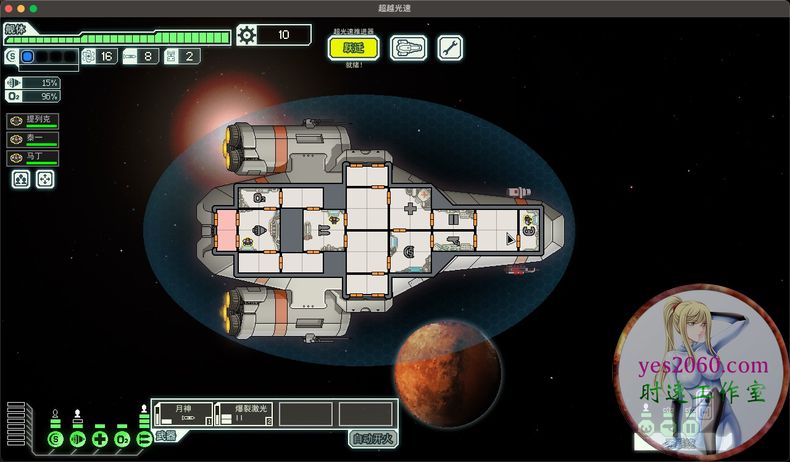Select the oxygen system icon

(121, 438)
